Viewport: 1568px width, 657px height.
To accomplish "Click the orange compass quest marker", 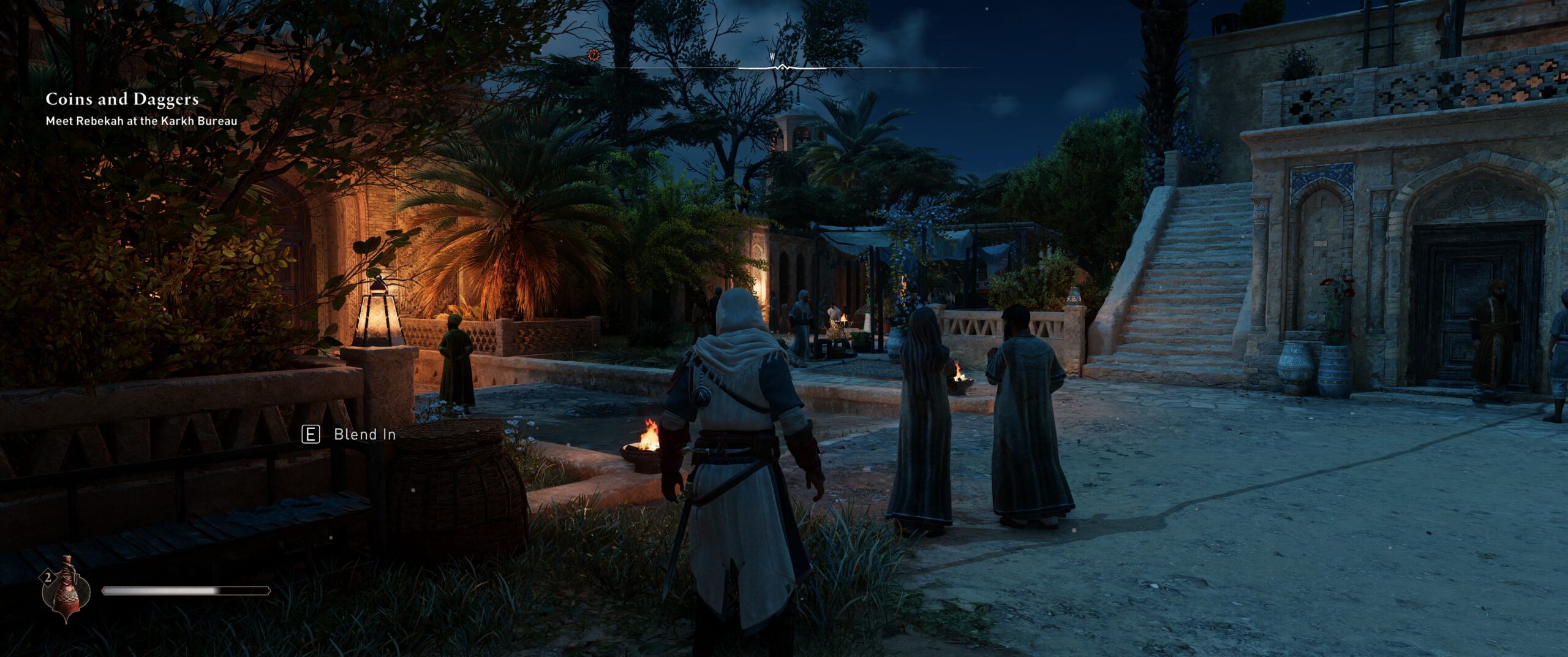I will tap(593, 55).
